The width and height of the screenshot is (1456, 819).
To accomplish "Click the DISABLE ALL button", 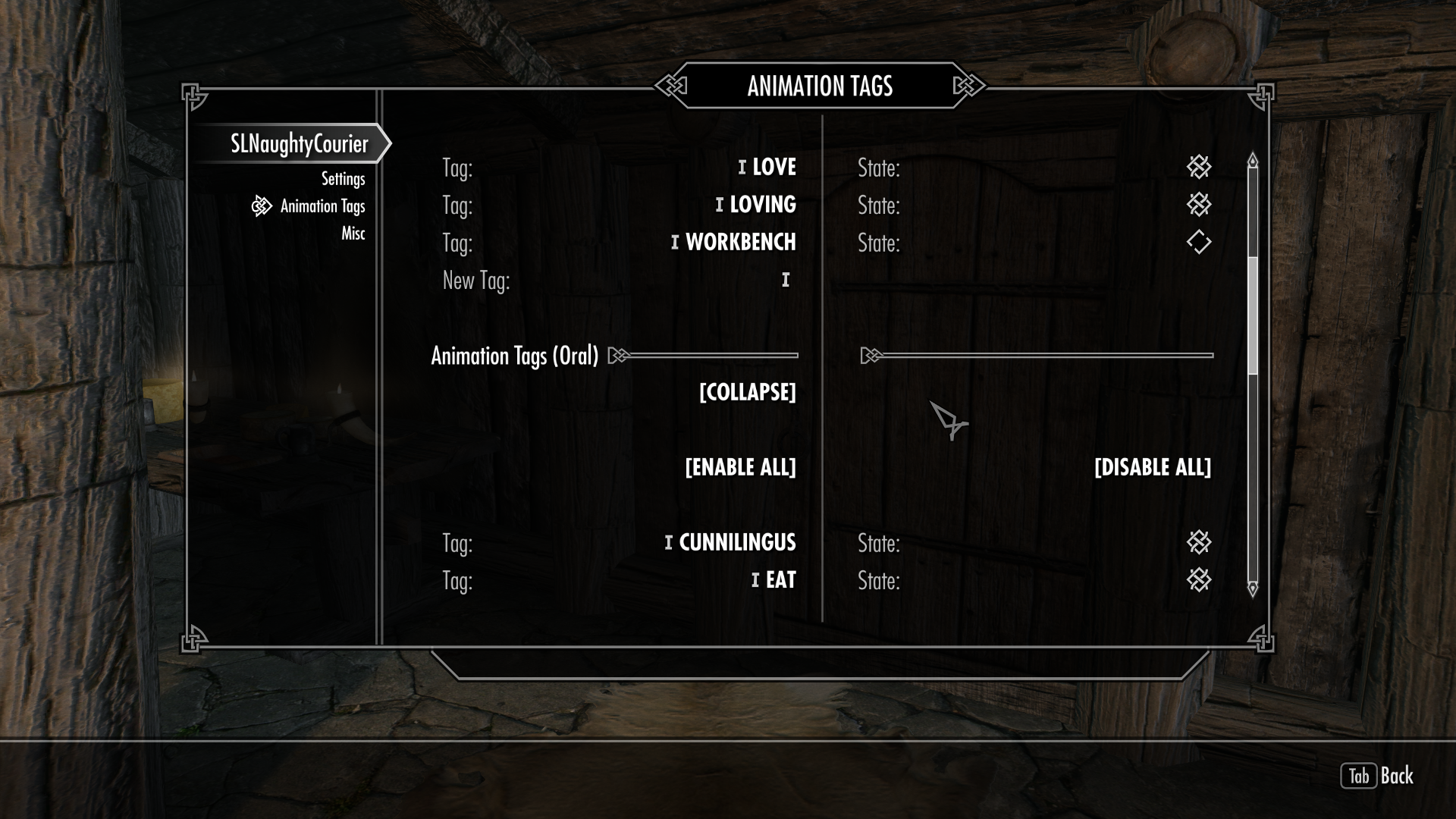I will coord(1152,467).
